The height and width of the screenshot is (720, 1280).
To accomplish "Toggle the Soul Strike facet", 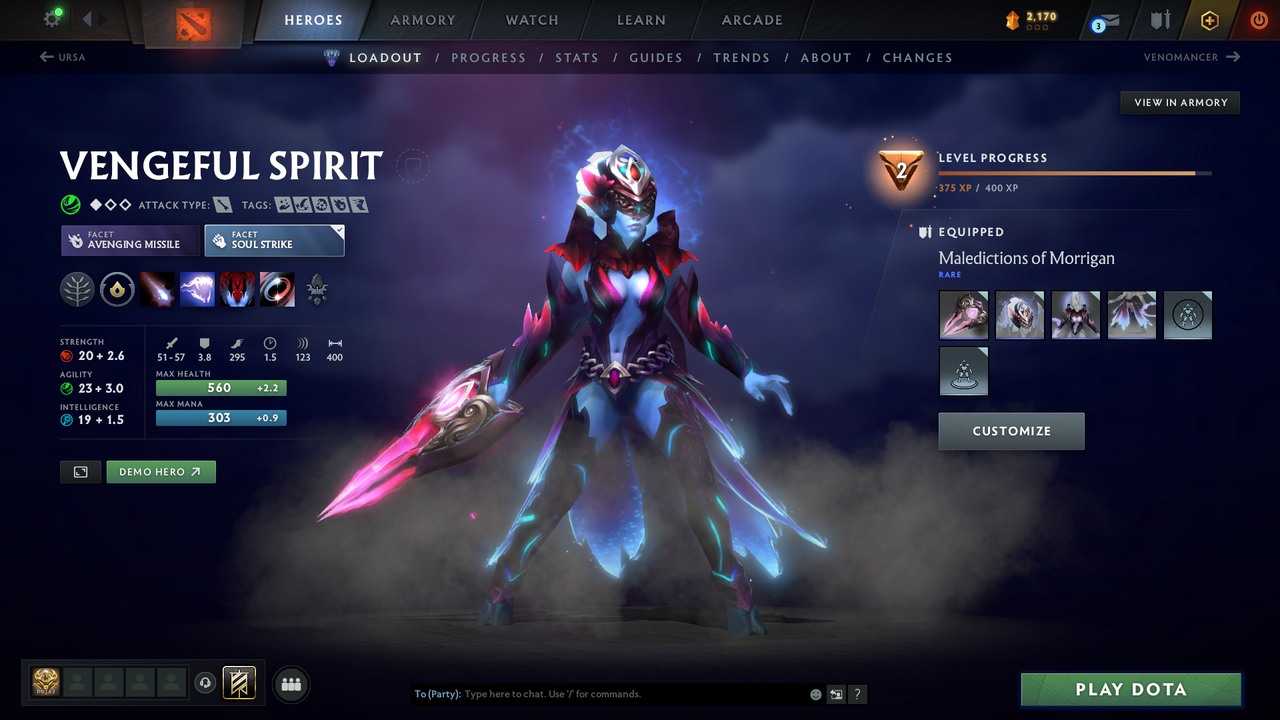I will click(x=274, y=240).
